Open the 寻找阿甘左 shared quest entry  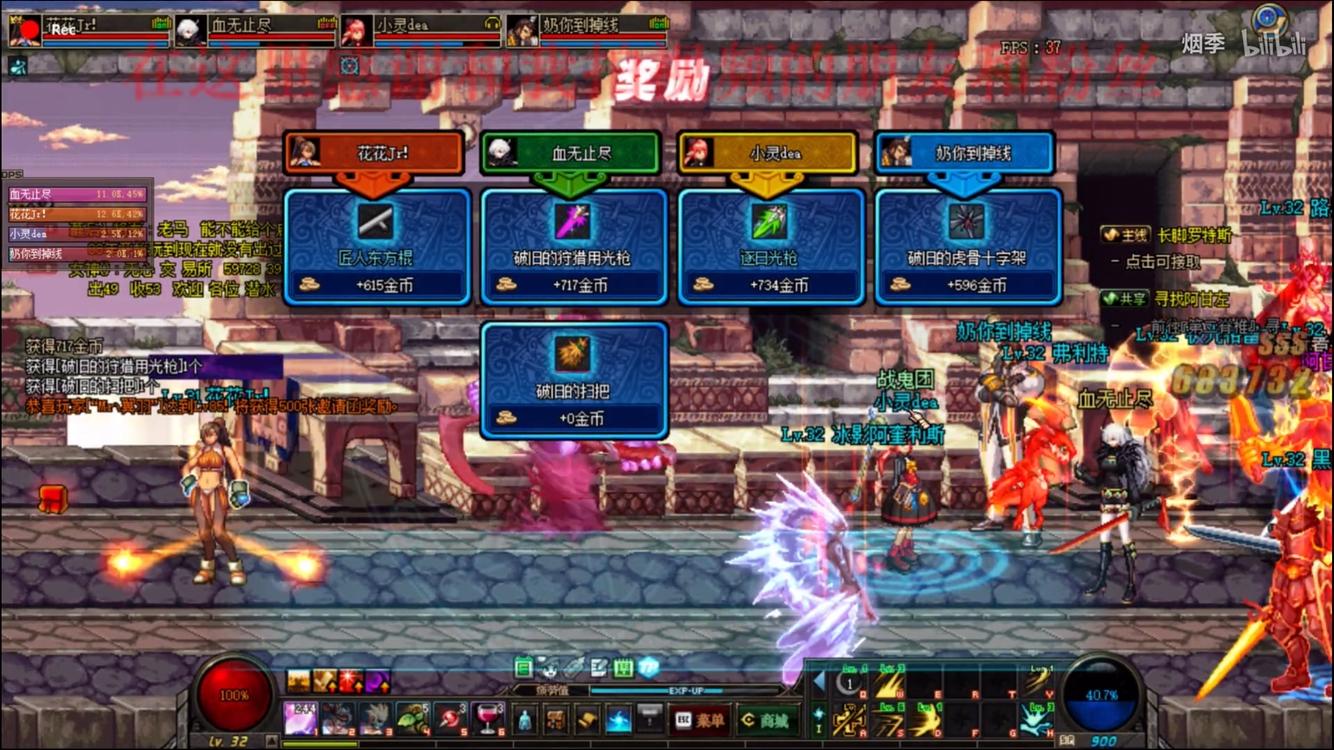[x=1179, y=299]
